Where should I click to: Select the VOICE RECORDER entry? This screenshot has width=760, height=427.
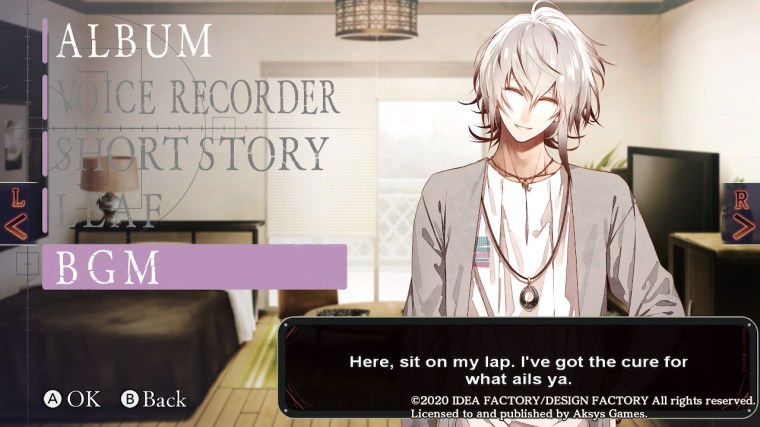pos(197,96)
